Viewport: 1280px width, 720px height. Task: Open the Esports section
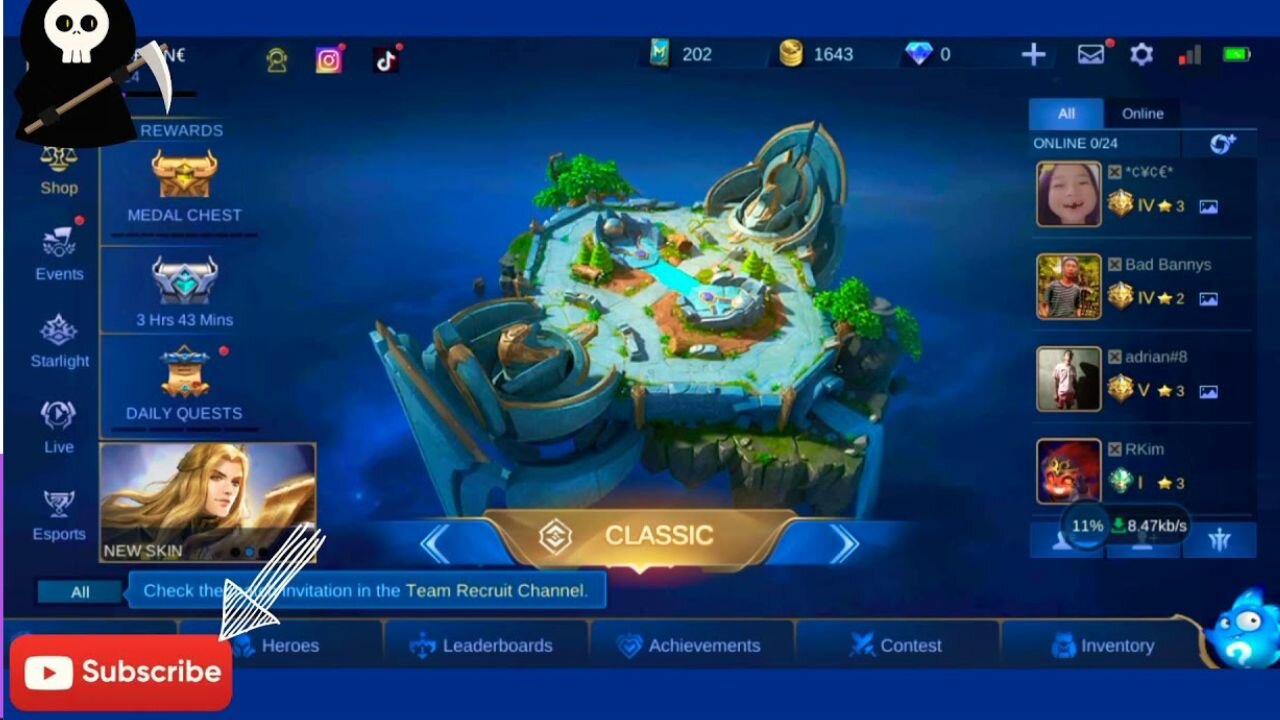tap(59, 514)
